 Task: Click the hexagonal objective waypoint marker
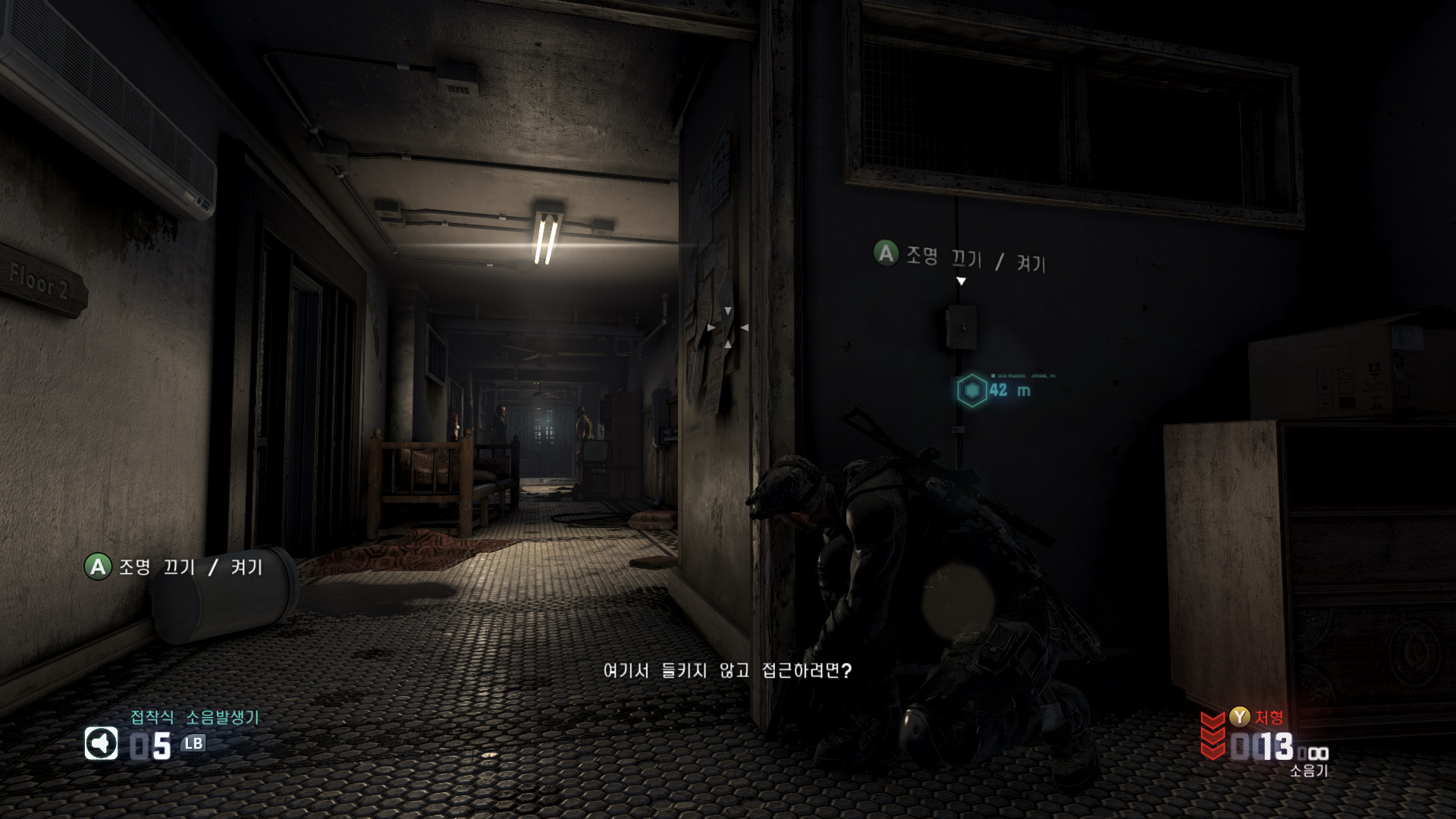(x=971, y=391)
